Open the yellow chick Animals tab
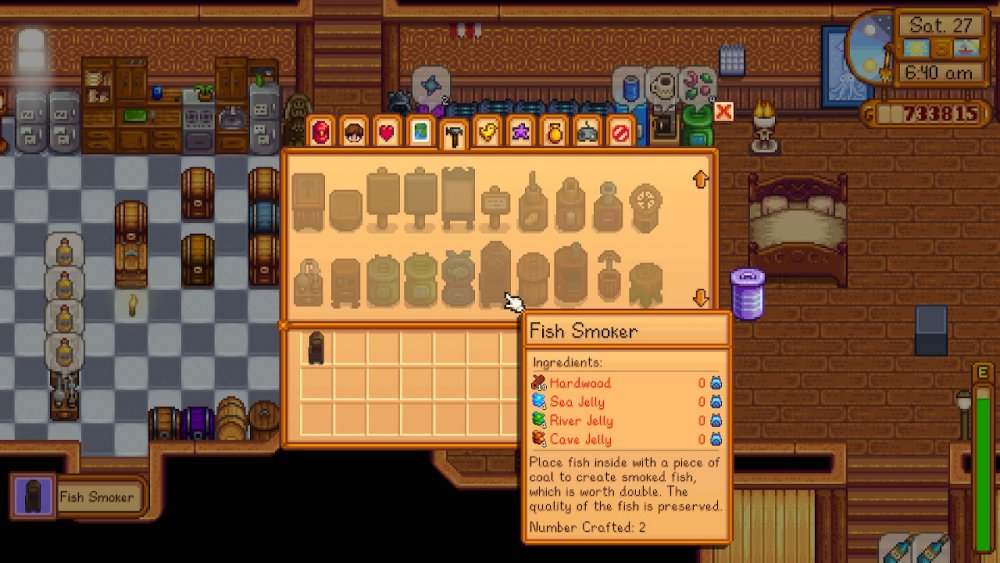Screen dimensions: 1000x563 coord(487,133)
